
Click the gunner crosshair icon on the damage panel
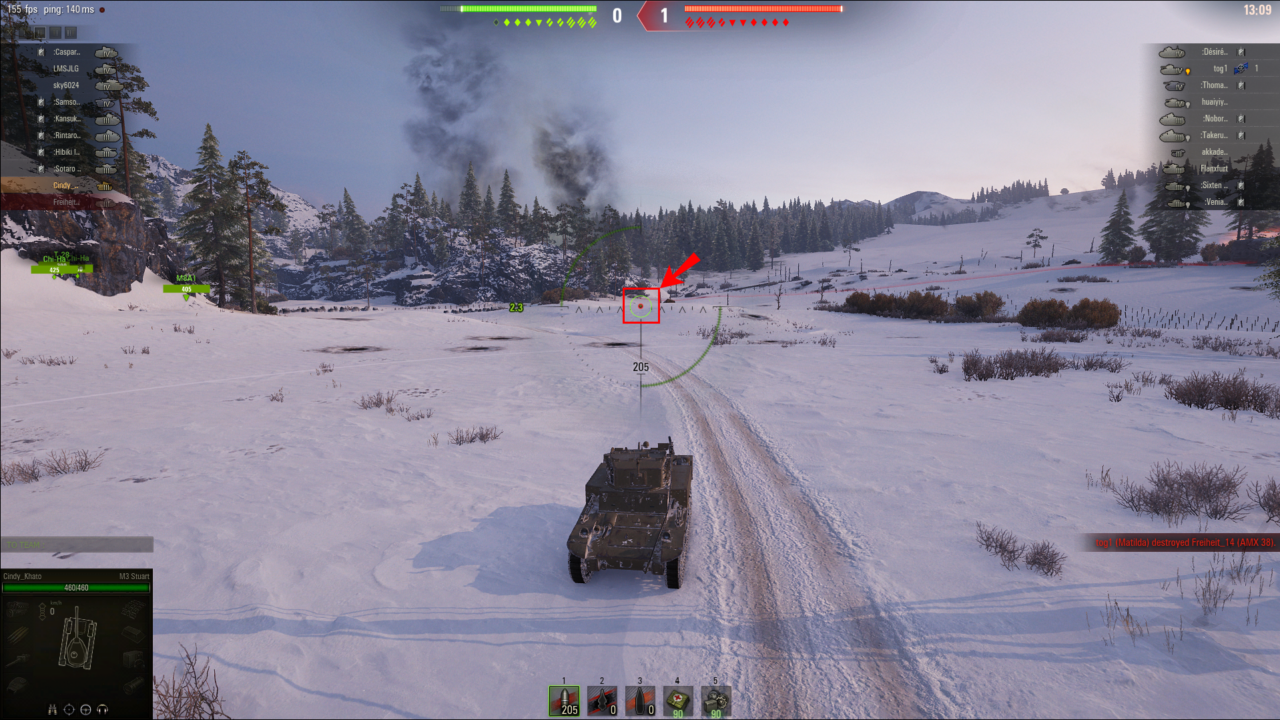point(69,708)
